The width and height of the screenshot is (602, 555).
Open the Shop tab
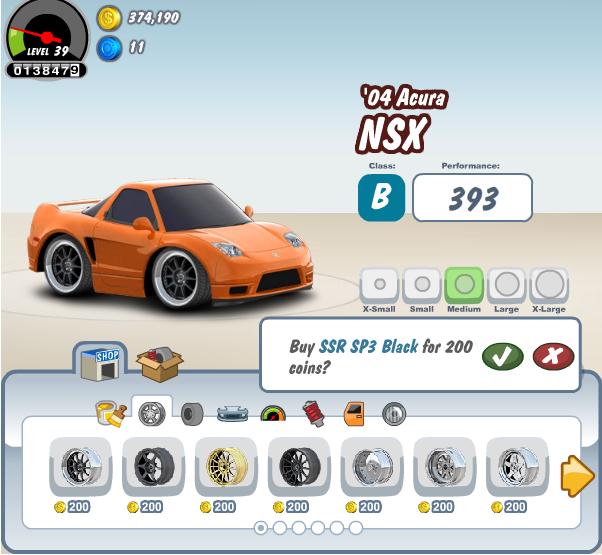coord(101,362)
